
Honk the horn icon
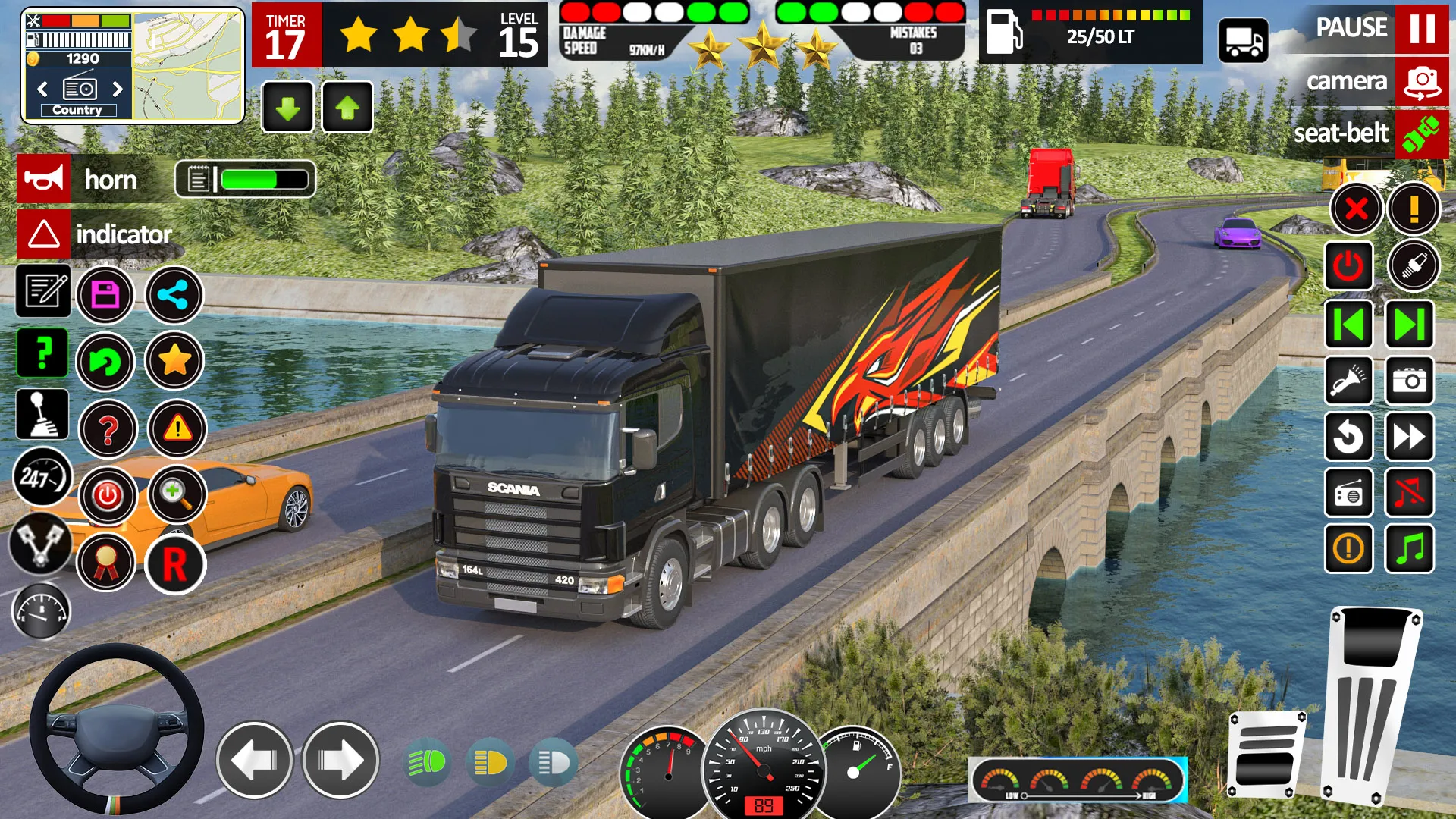[43, 180]
